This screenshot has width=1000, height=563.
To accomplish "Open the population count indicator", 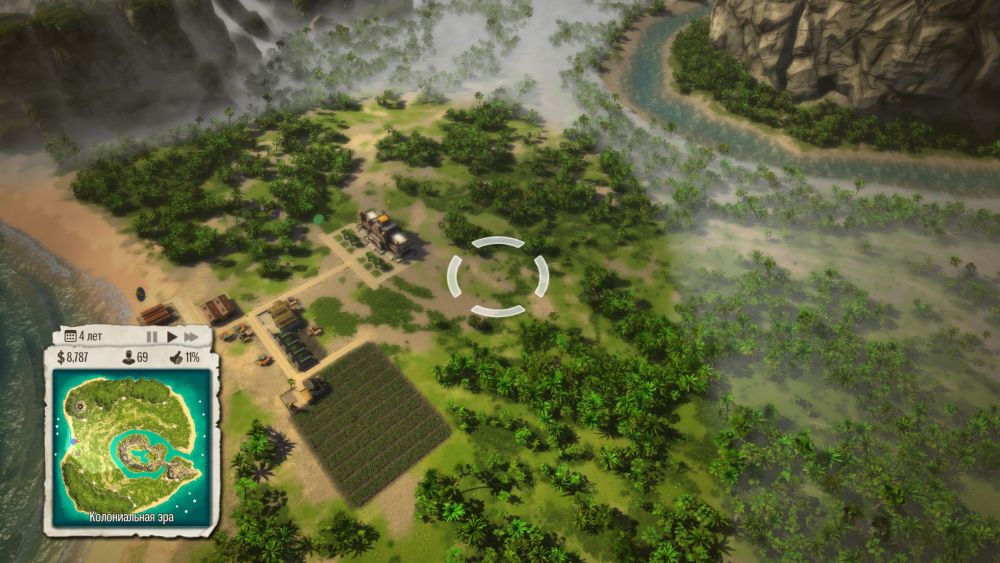I will tap(135, 357).
